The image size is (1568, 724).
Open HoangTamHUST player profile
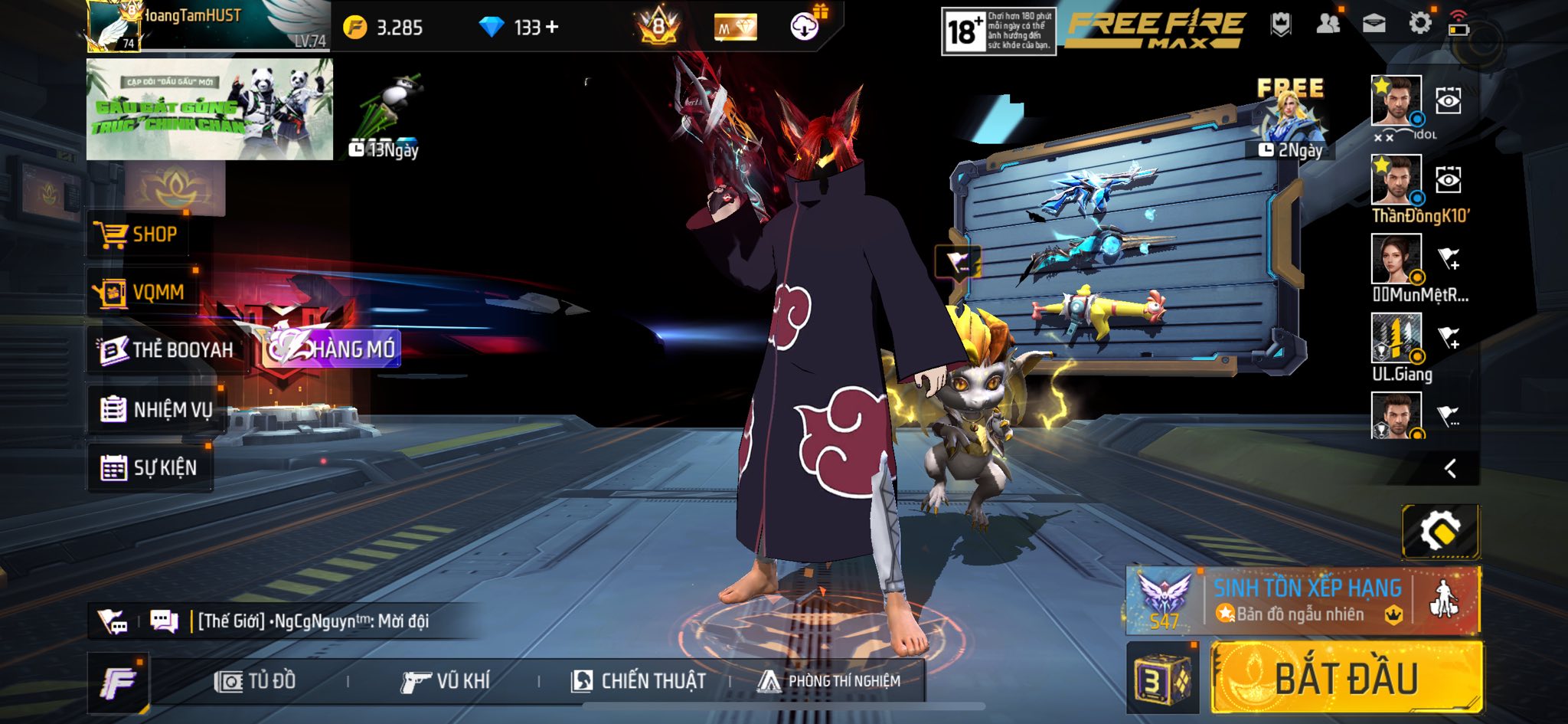point(207,26)
